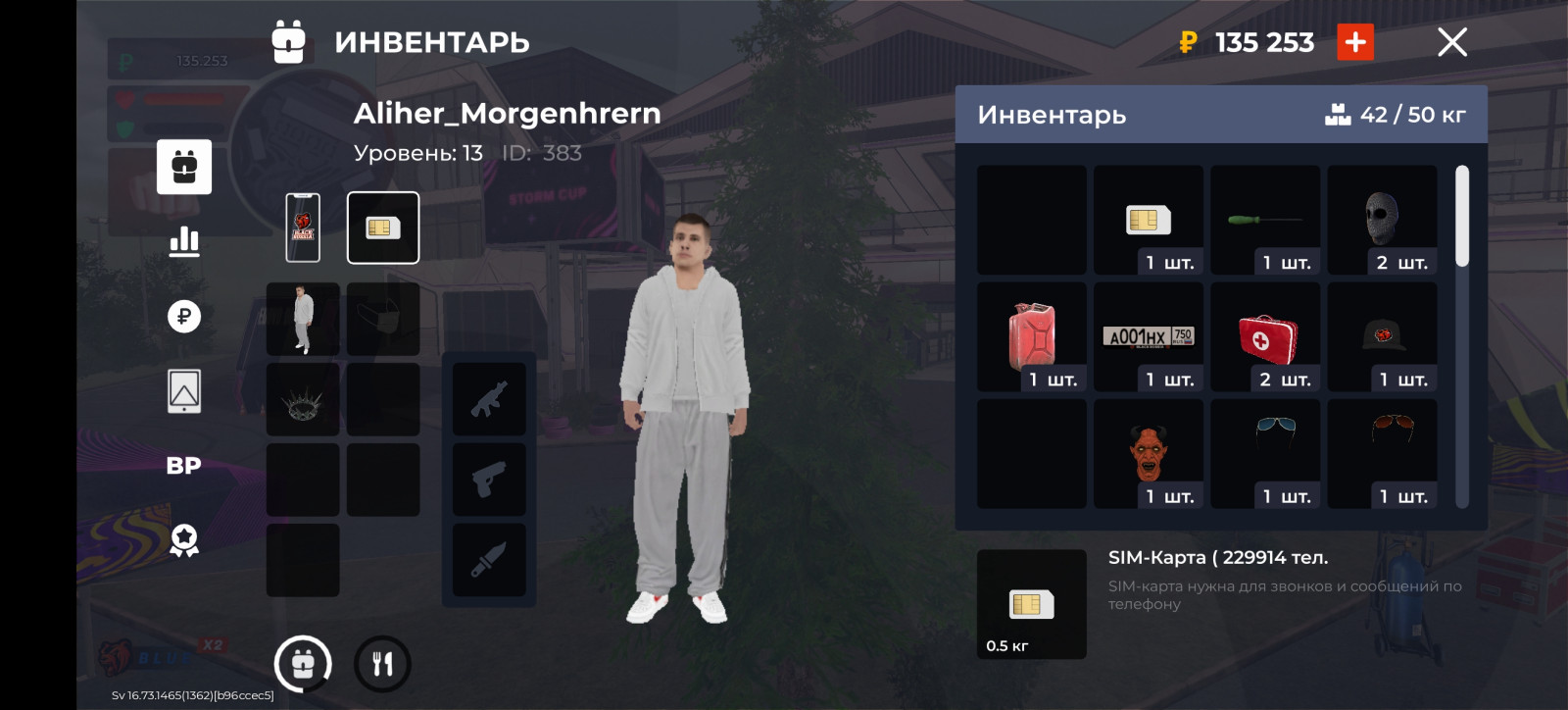The image size is (1568, 710).
Task: Pick the black cap item
Action: click(x=1382, y=336)
